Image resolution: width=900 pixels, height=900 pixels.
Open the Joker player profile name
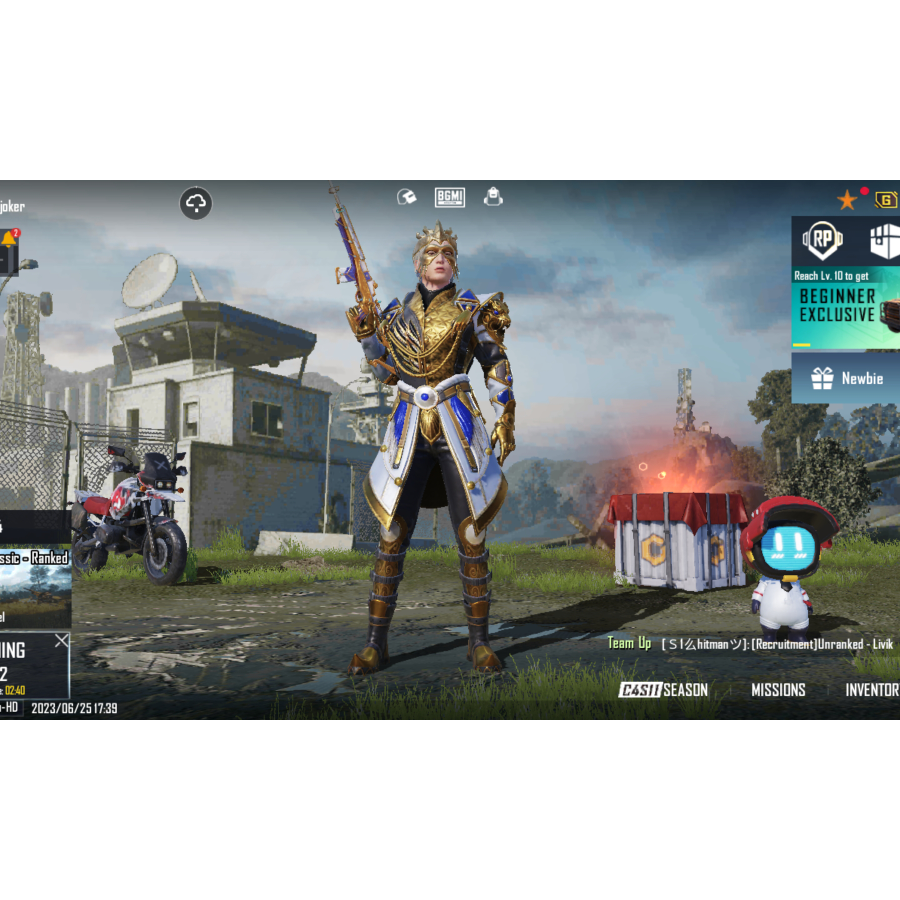[12, 207]
